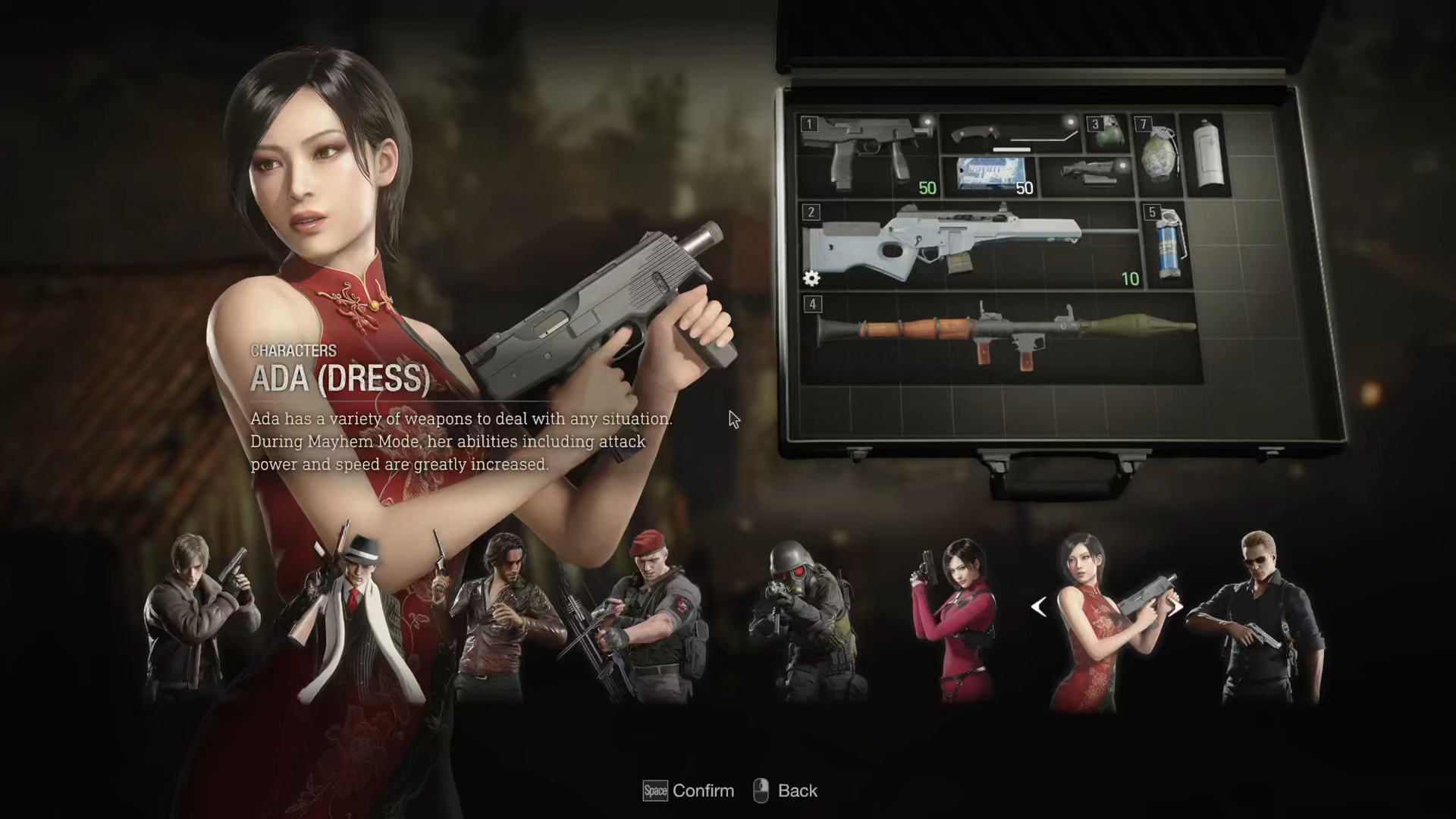The height and width of the screenshot is (819, 1456).
Task: Click the left arrow to view previous character
Action: 1040,607
